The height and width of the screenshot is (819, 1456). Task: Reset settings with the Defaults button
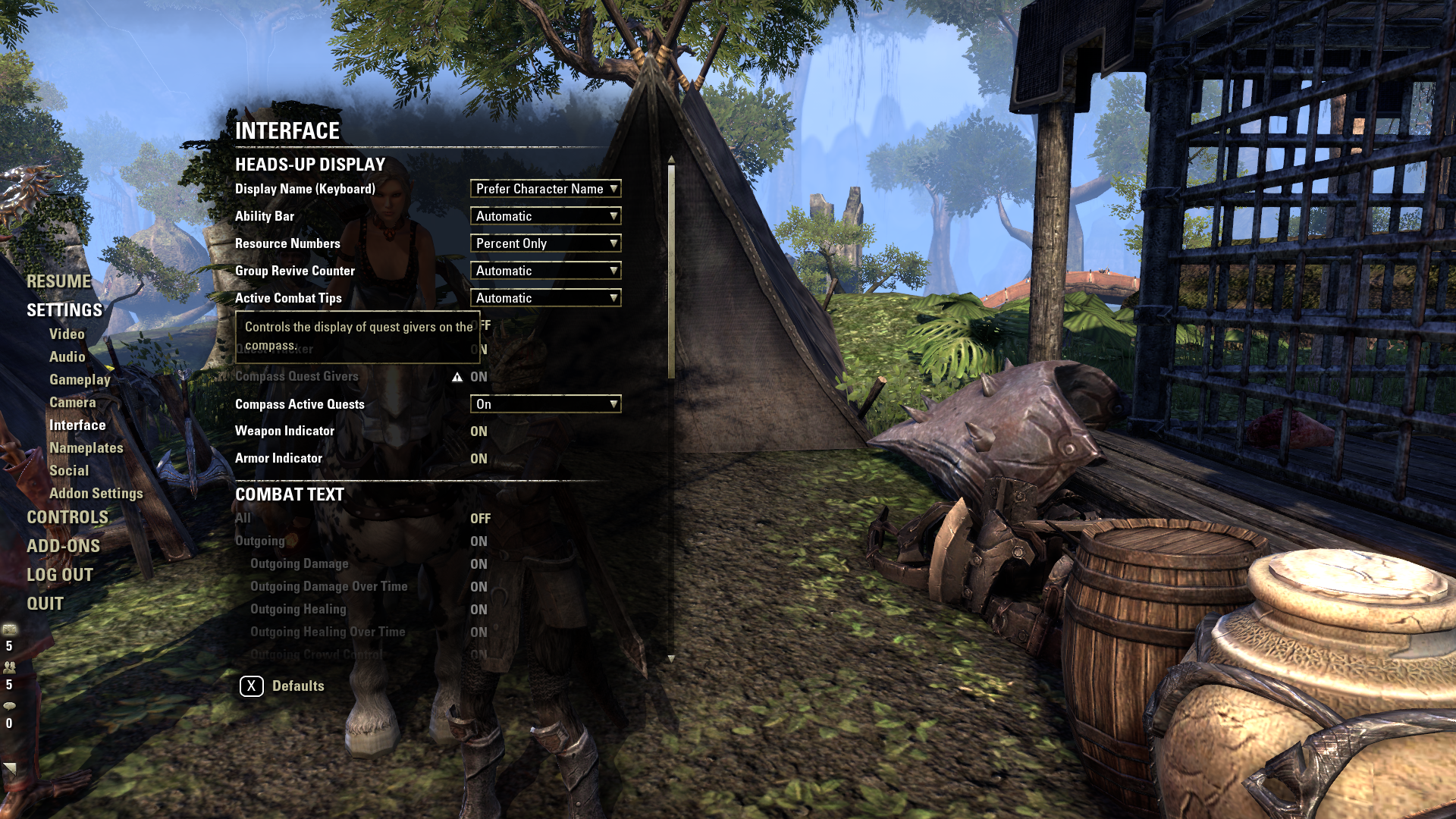tap(282, 686)
